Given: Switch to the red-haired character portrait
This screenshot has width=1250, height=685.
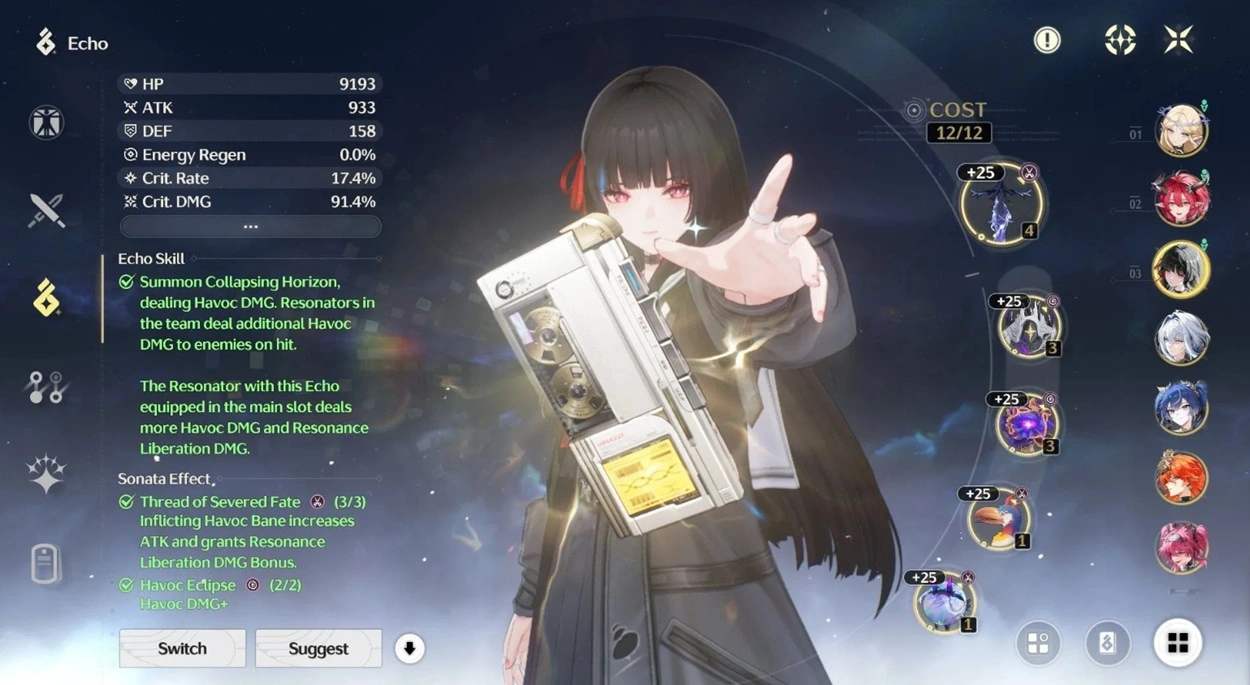Looking at the screenshot, I should pyautogui.click(x=1181, y=199).
